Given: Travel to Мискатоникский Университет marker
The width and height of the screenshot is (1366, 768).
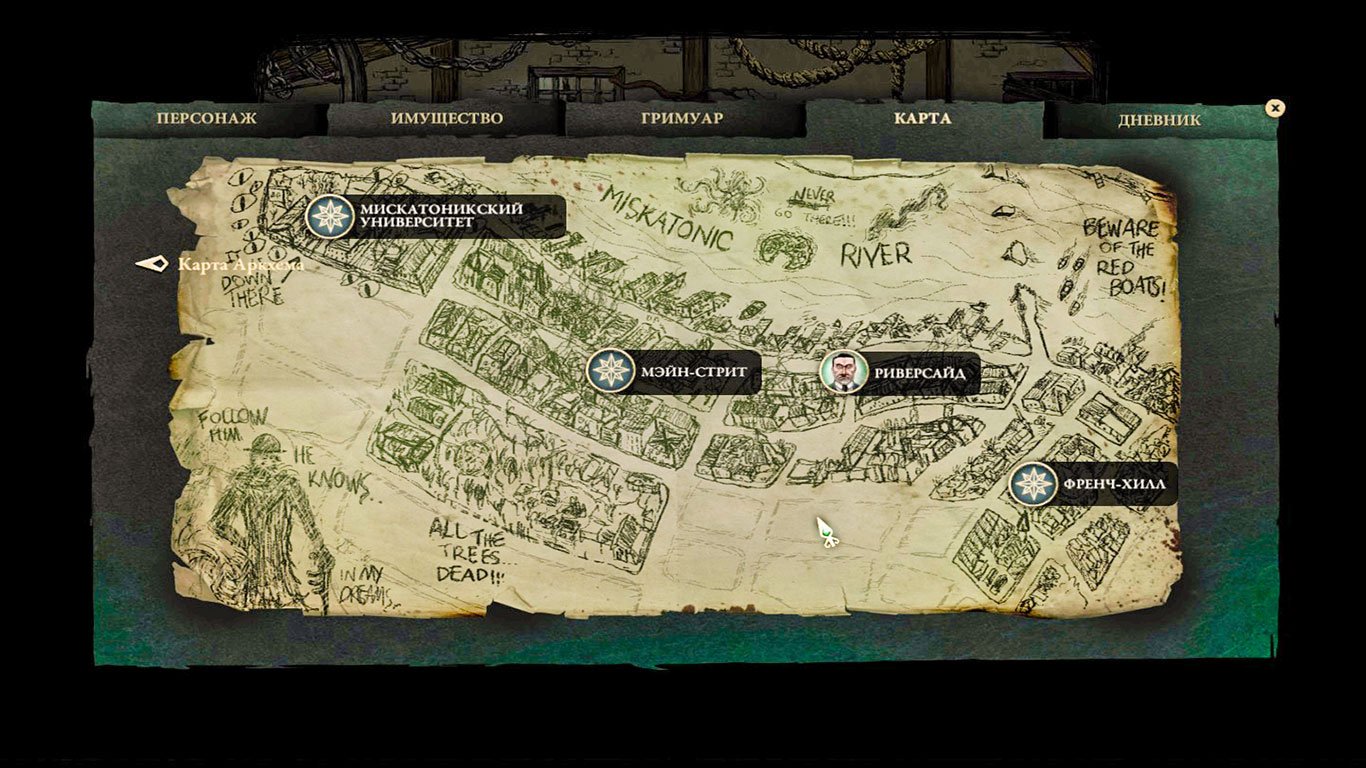Looking at the screenshot, I should click(330, 216).
